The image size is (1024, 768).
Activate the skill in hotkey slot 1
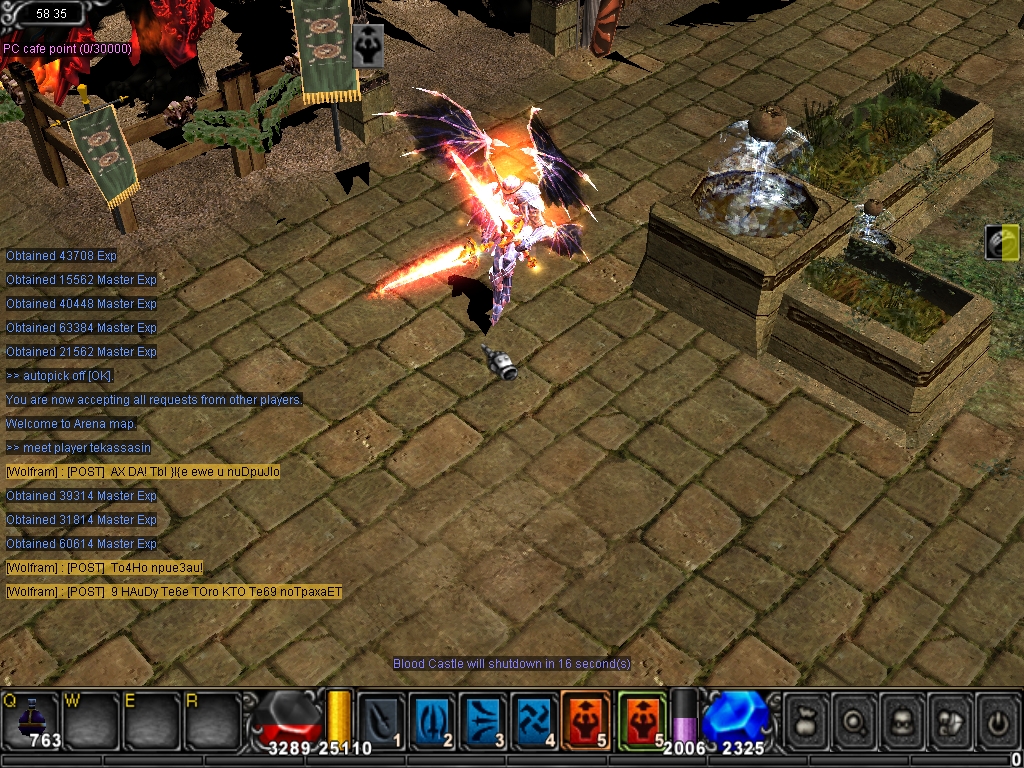point(381,719)
